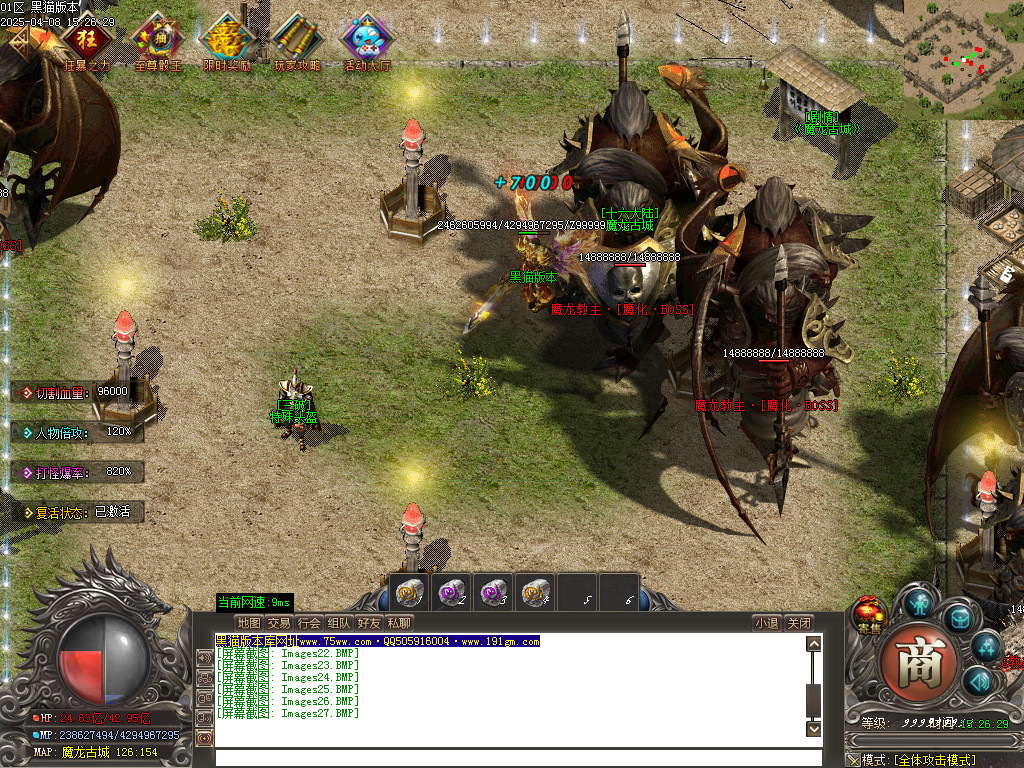Screen dimensions: 1024x768
Task: Click the minimap of 魔龙古城
Action: (962, 59)
